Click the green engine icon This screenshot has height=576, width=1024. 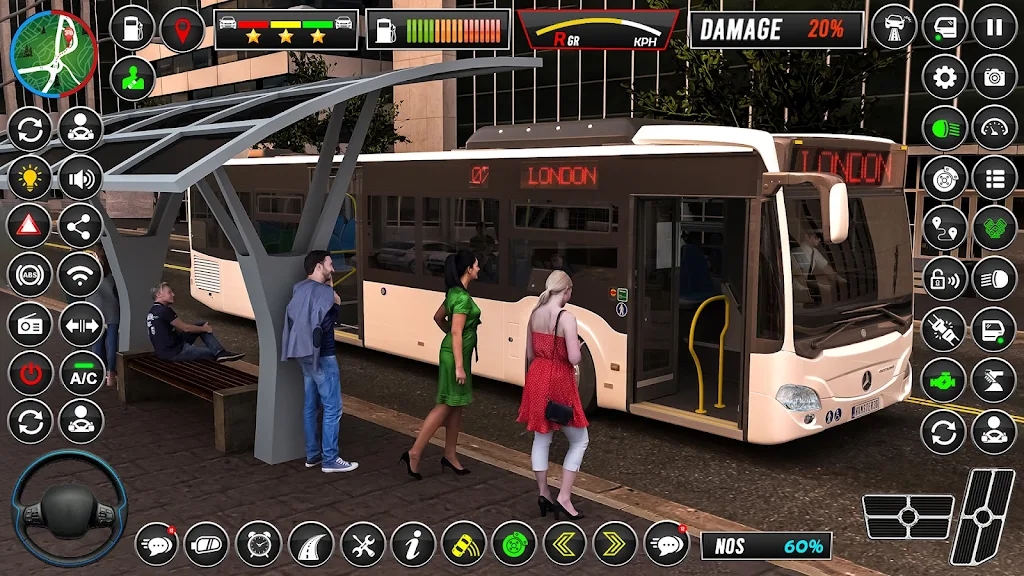pyautogui.click(x=944, y=381)
